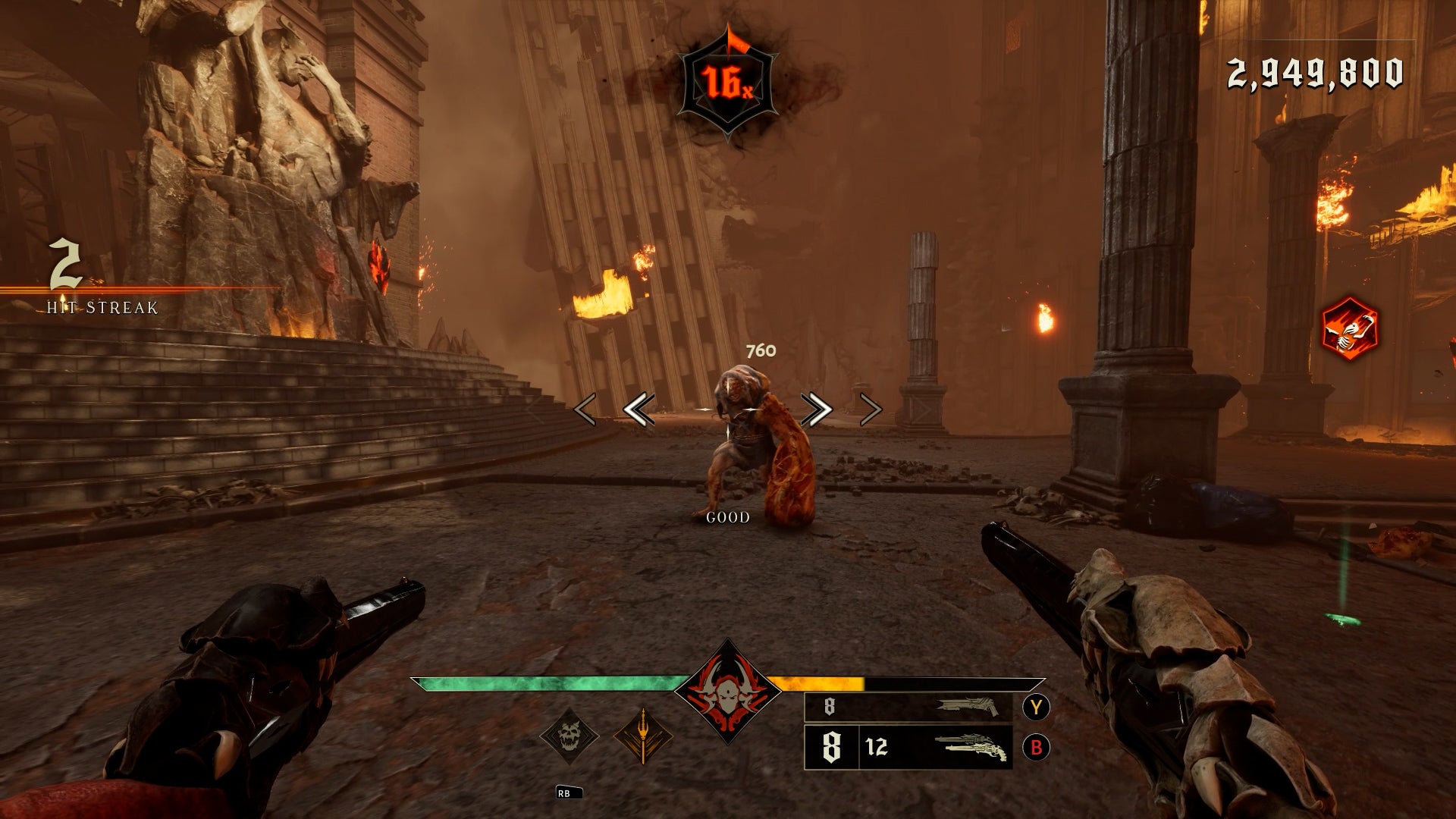This screenshot has height=819, width=1456.
Task: Activate the grey skull ability icon
Action: (x=569, y=735)
